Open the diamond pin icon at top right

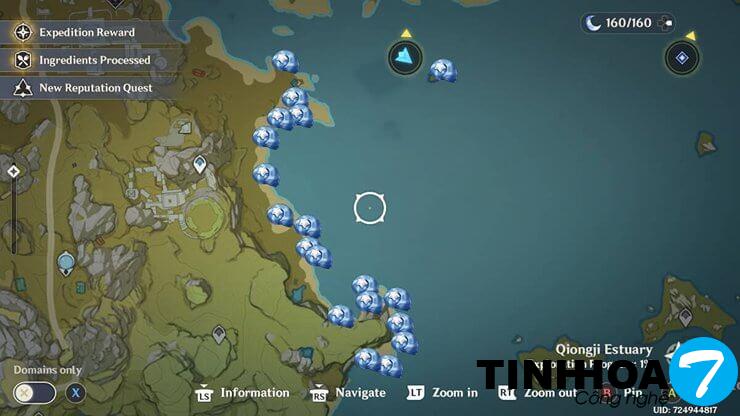point(682,57)
